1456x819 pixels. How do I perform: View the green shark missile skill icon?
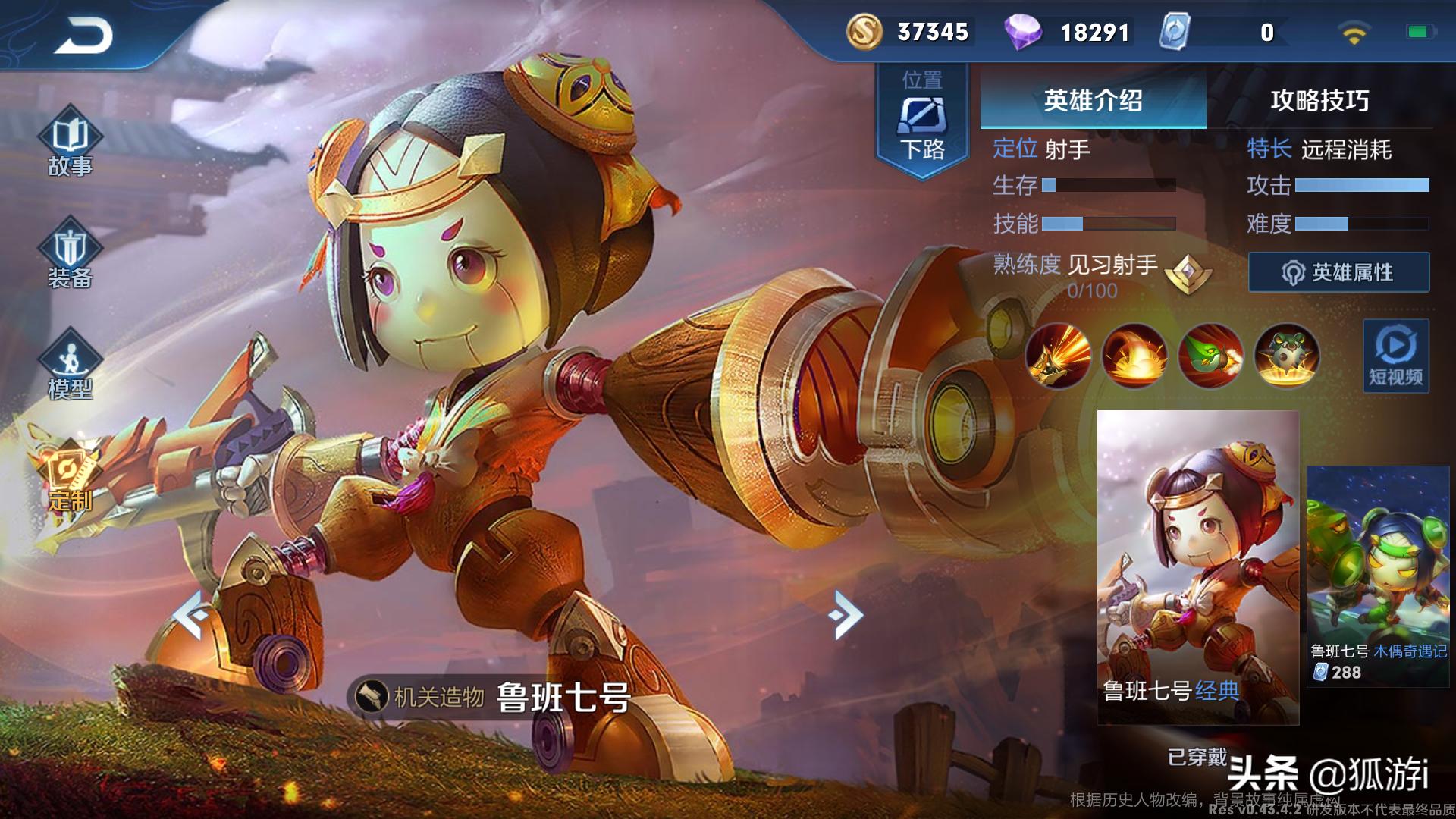(x=1210, y=355)
